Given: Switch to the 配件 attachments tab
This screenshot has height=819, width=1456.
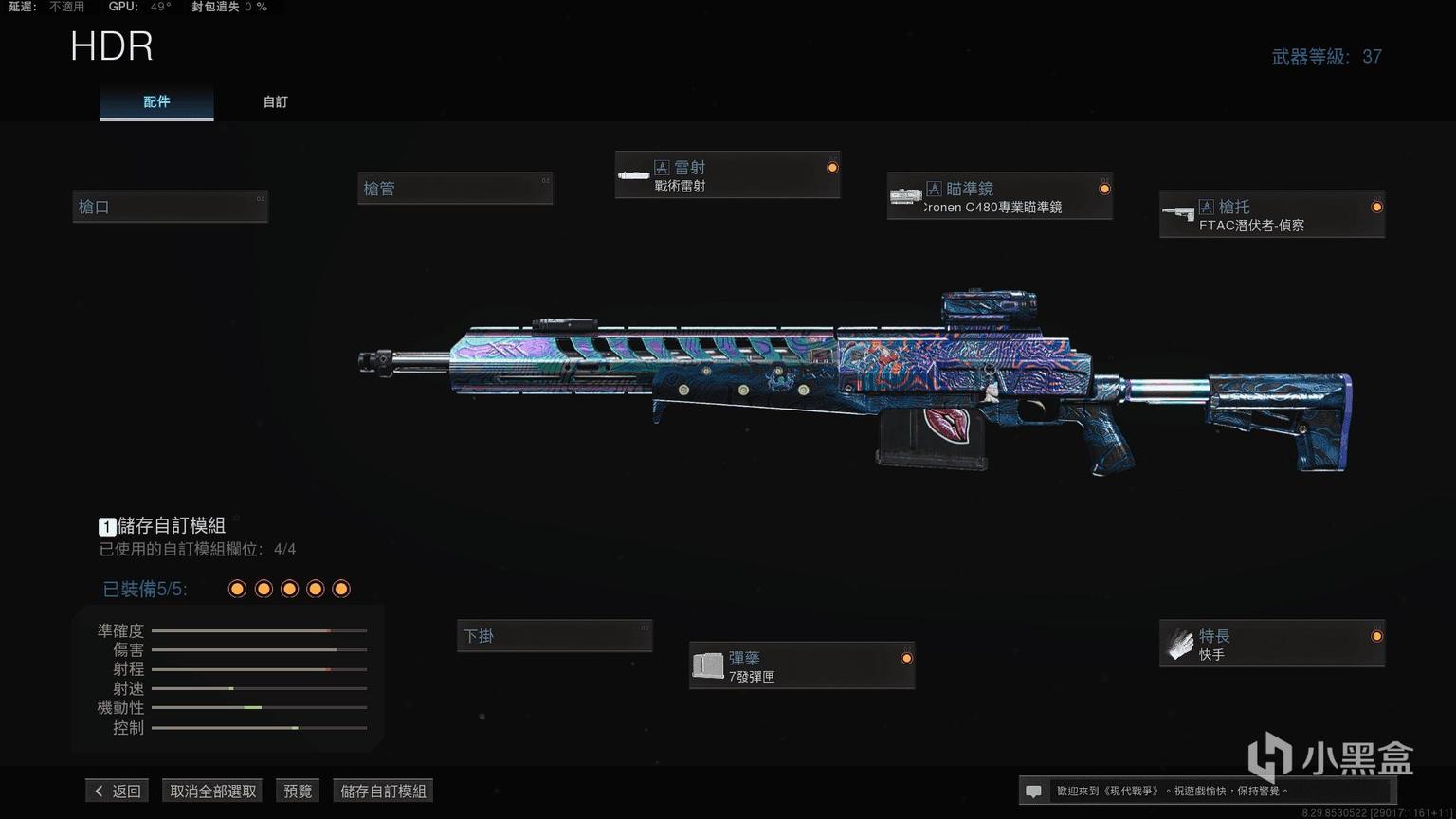Looking at the screenshot, I should point(156,101).
